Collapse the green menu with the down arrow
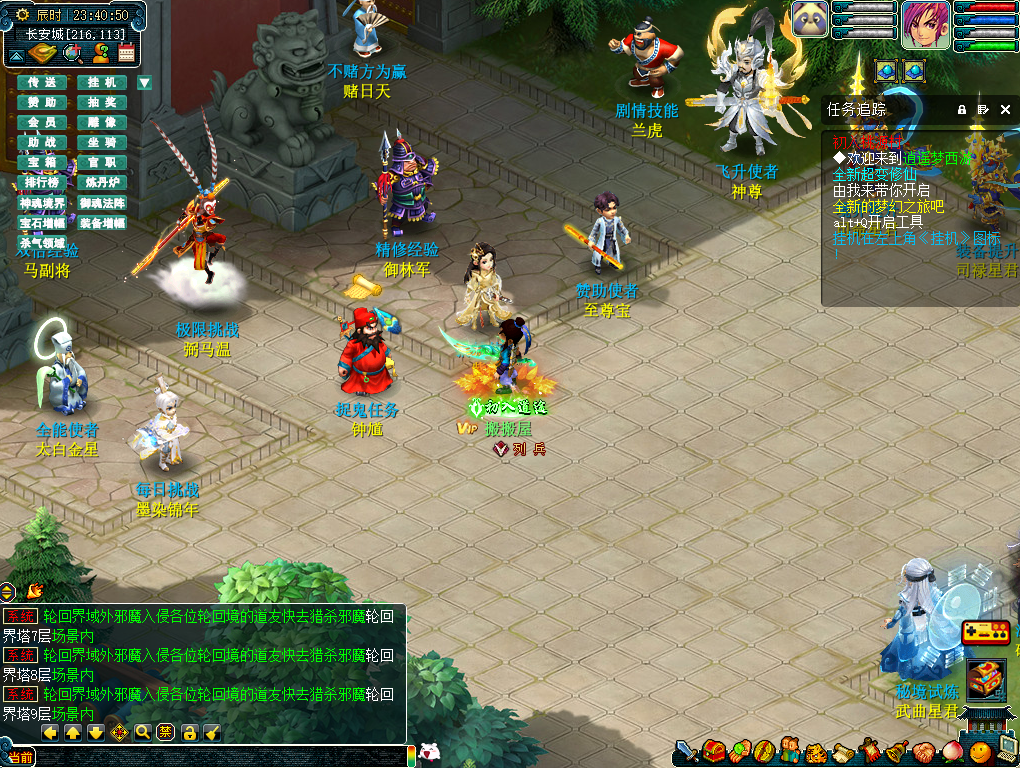Viewport: 1020px width, 768px height. (x=145, y=83)
